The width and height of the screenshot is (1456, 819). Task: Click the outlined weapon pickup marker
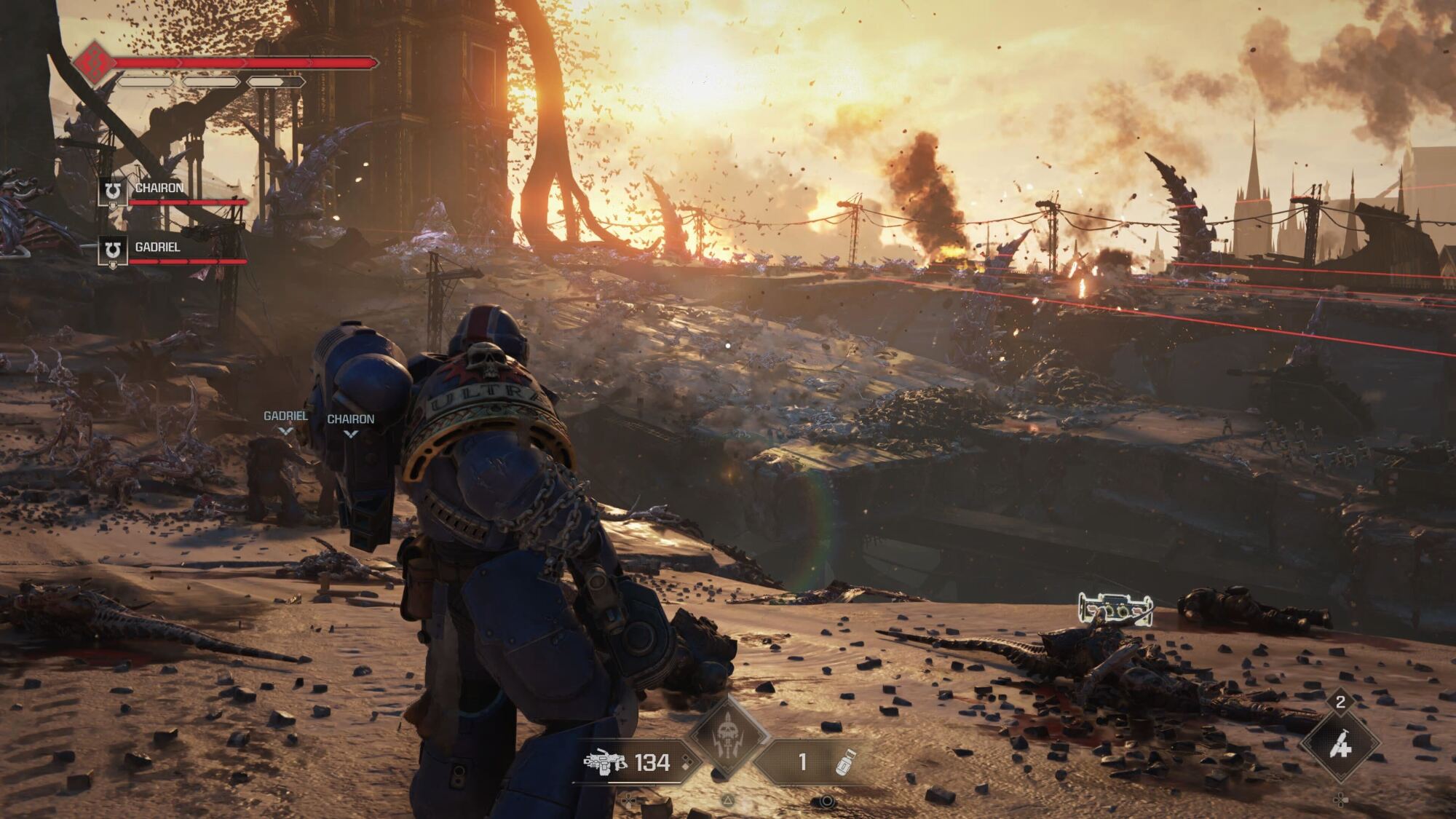1115,608
